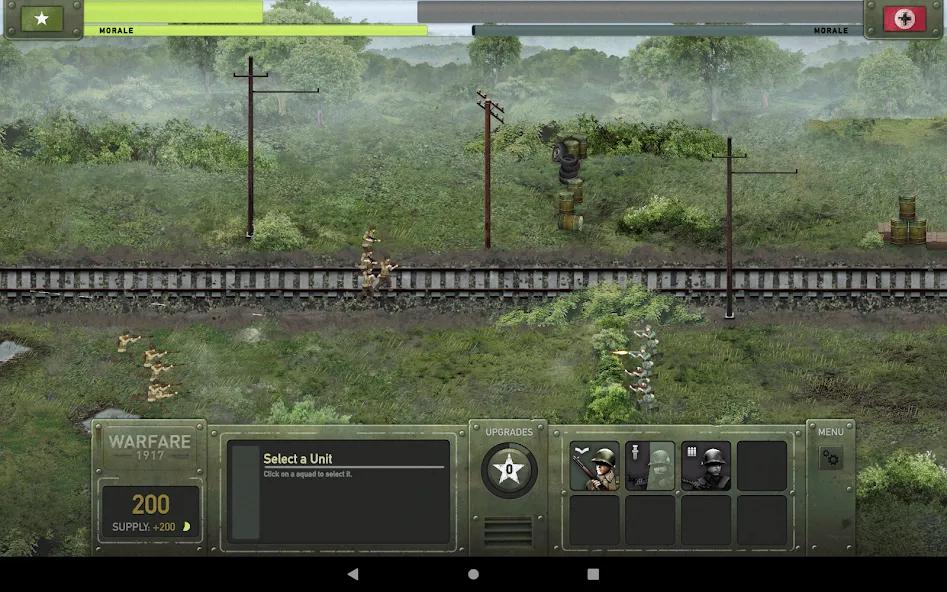Tap the Android home button
Viewport: 947px width, 592px height.
(x=473, y=574)
